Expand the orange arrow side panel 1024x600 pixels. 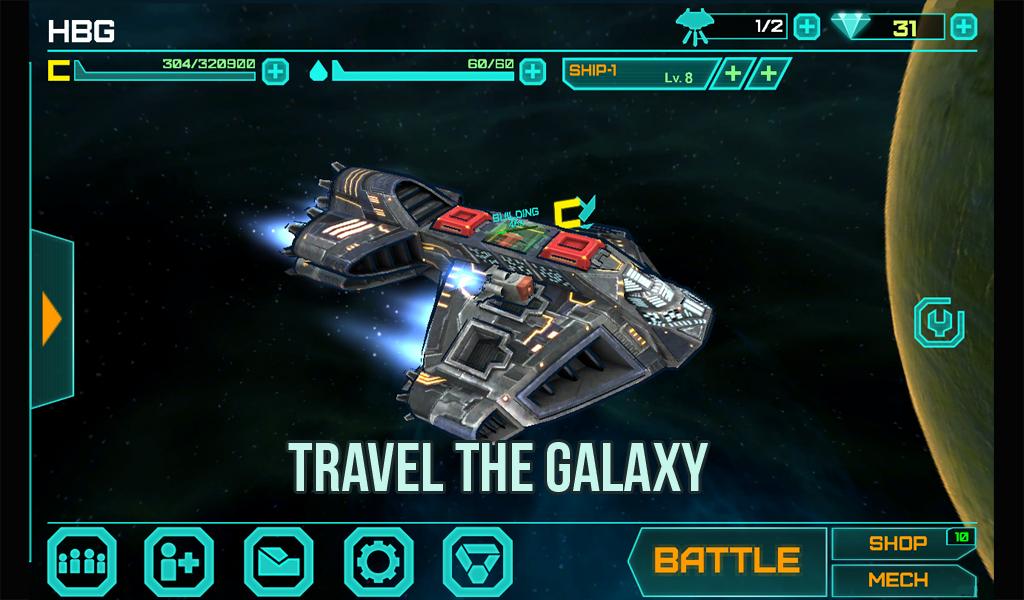(x=52, y=320)
